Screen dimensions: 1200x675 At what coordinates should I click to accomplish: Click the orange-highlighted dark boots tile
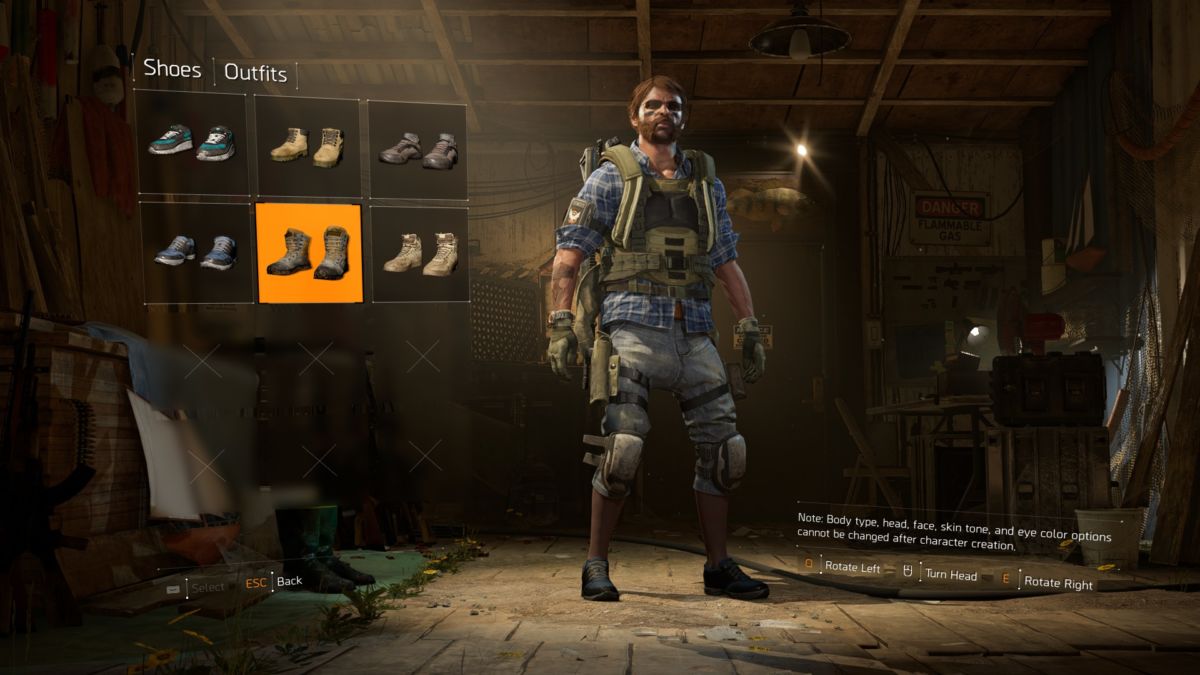tap(309, 253)
